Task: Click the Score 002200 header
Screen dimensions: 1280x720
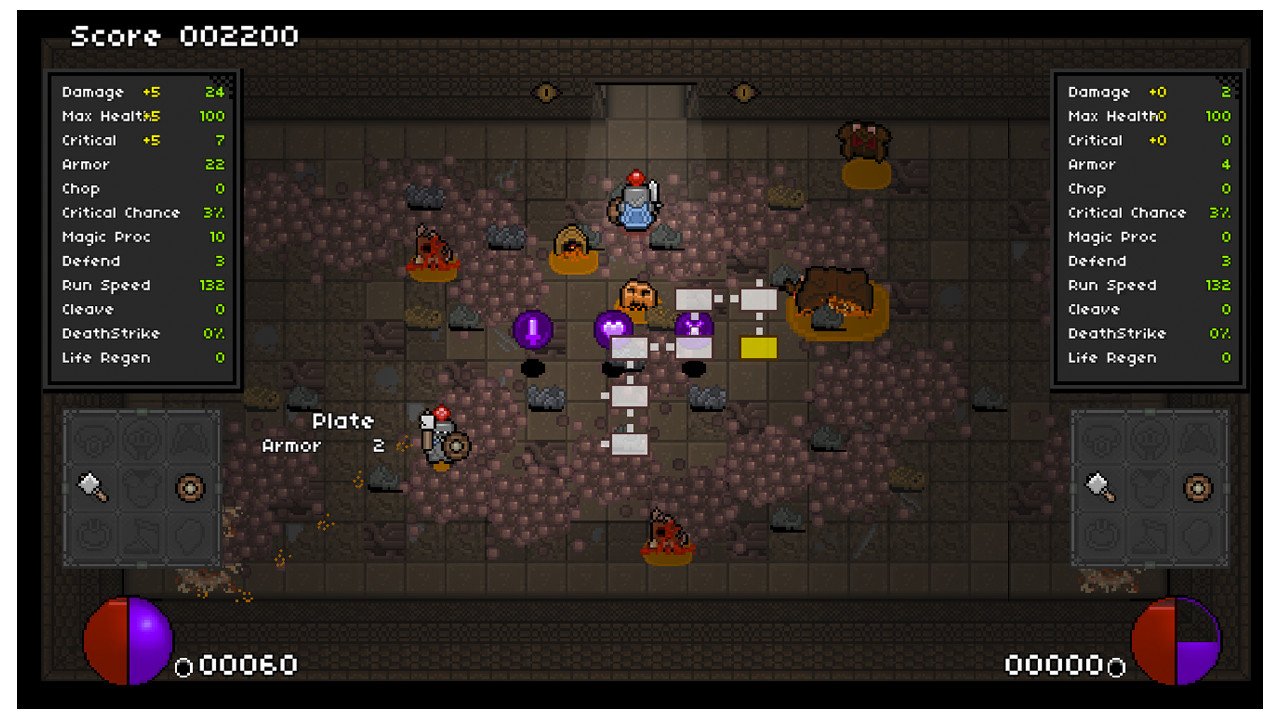Action: [x=183, y=35]
